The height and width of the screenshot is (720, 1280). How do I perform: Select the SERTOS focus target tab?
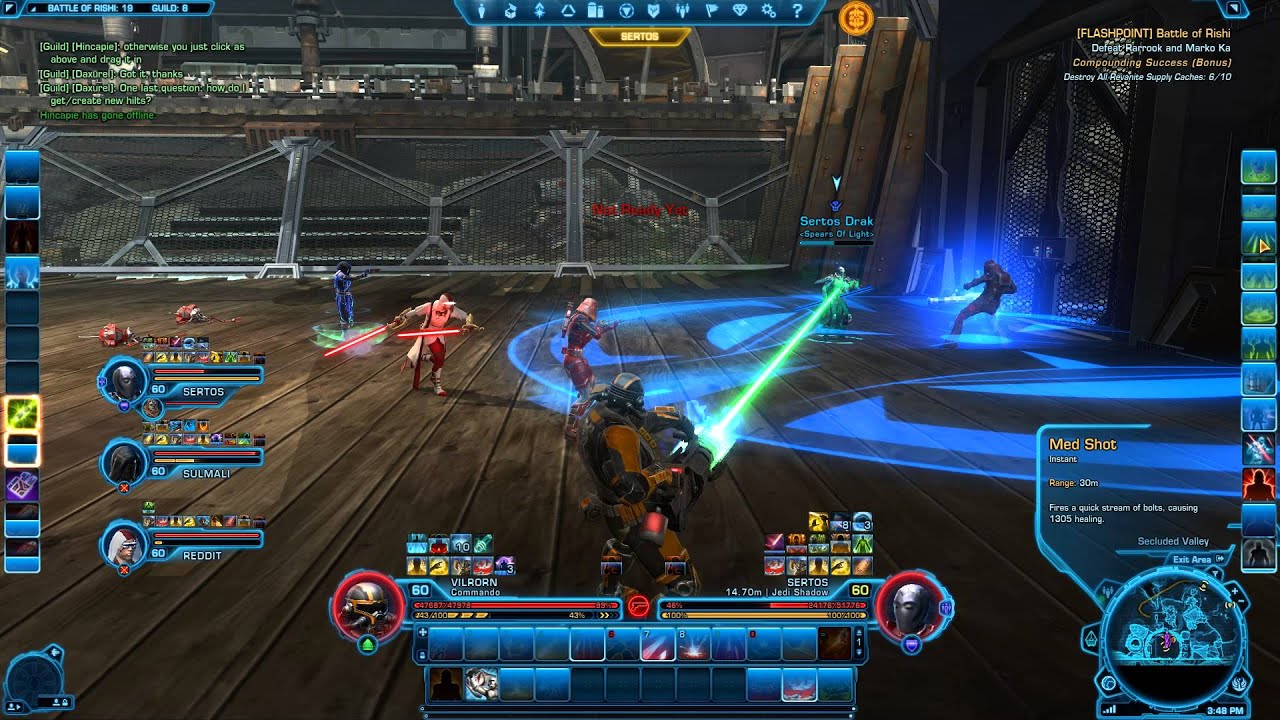[639, 37]
